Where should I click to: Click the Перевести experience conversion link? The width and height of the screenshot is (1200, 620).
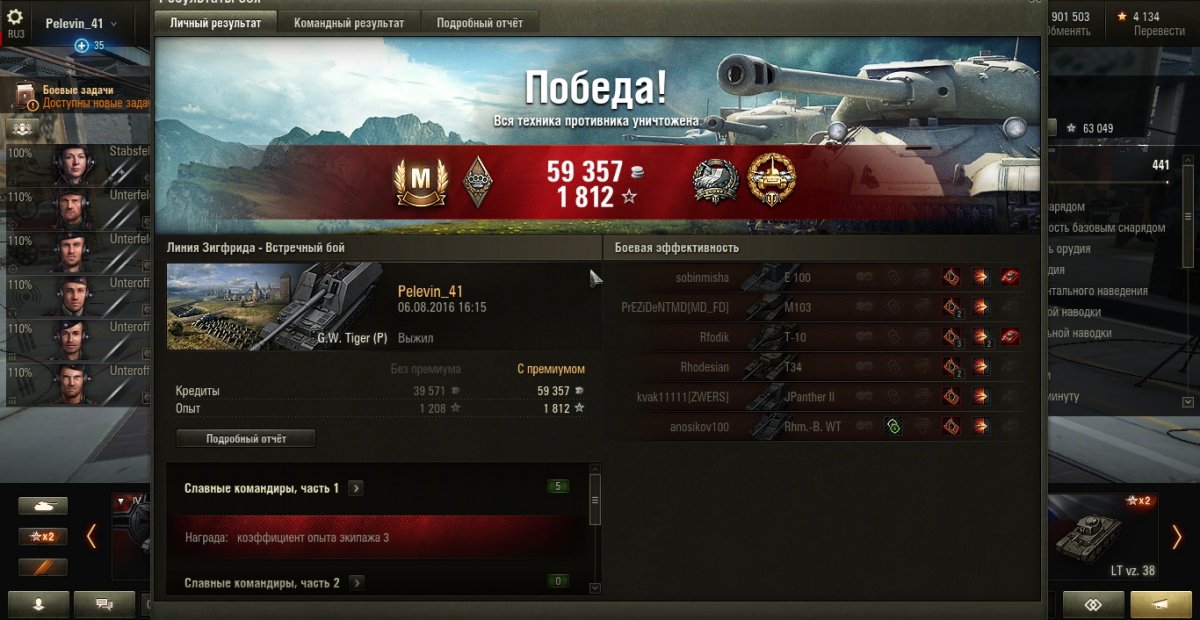tap(1159, 31)
